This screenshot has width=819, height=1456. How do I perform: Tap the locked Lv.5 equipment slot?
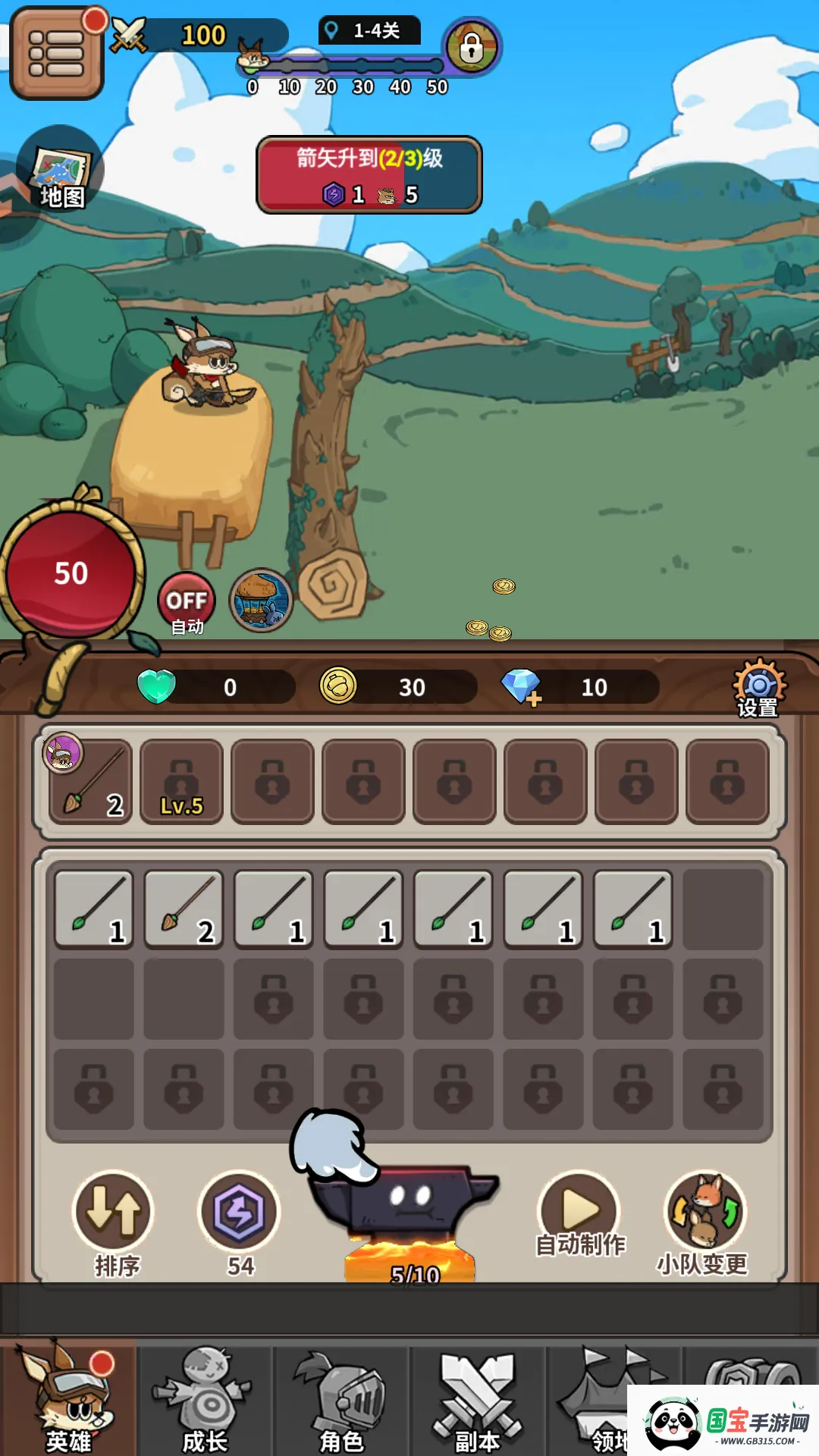182,782
